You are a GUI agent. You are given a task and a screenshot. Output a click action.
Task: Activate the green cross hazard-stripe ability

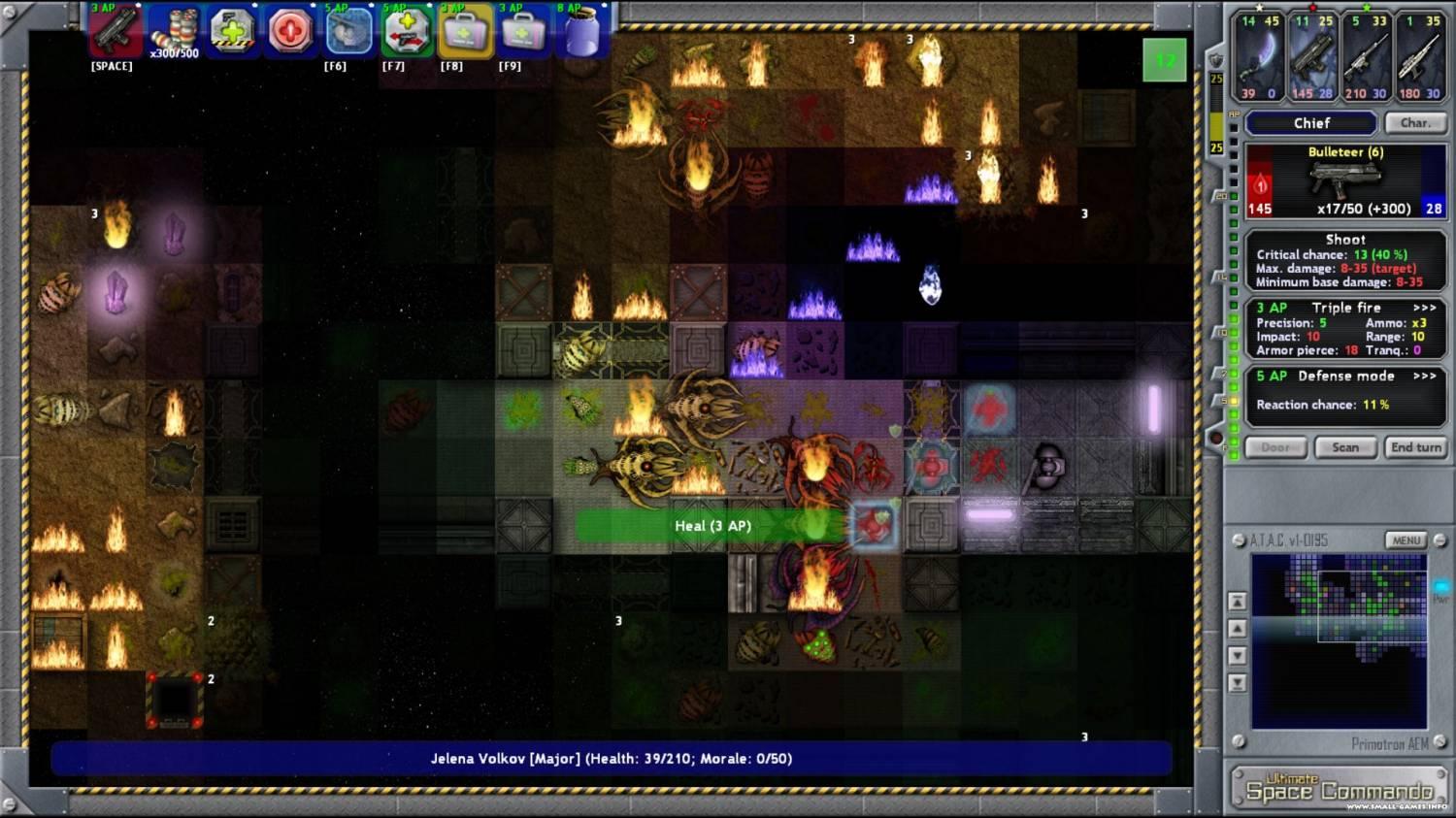click(x=233, y=32)
